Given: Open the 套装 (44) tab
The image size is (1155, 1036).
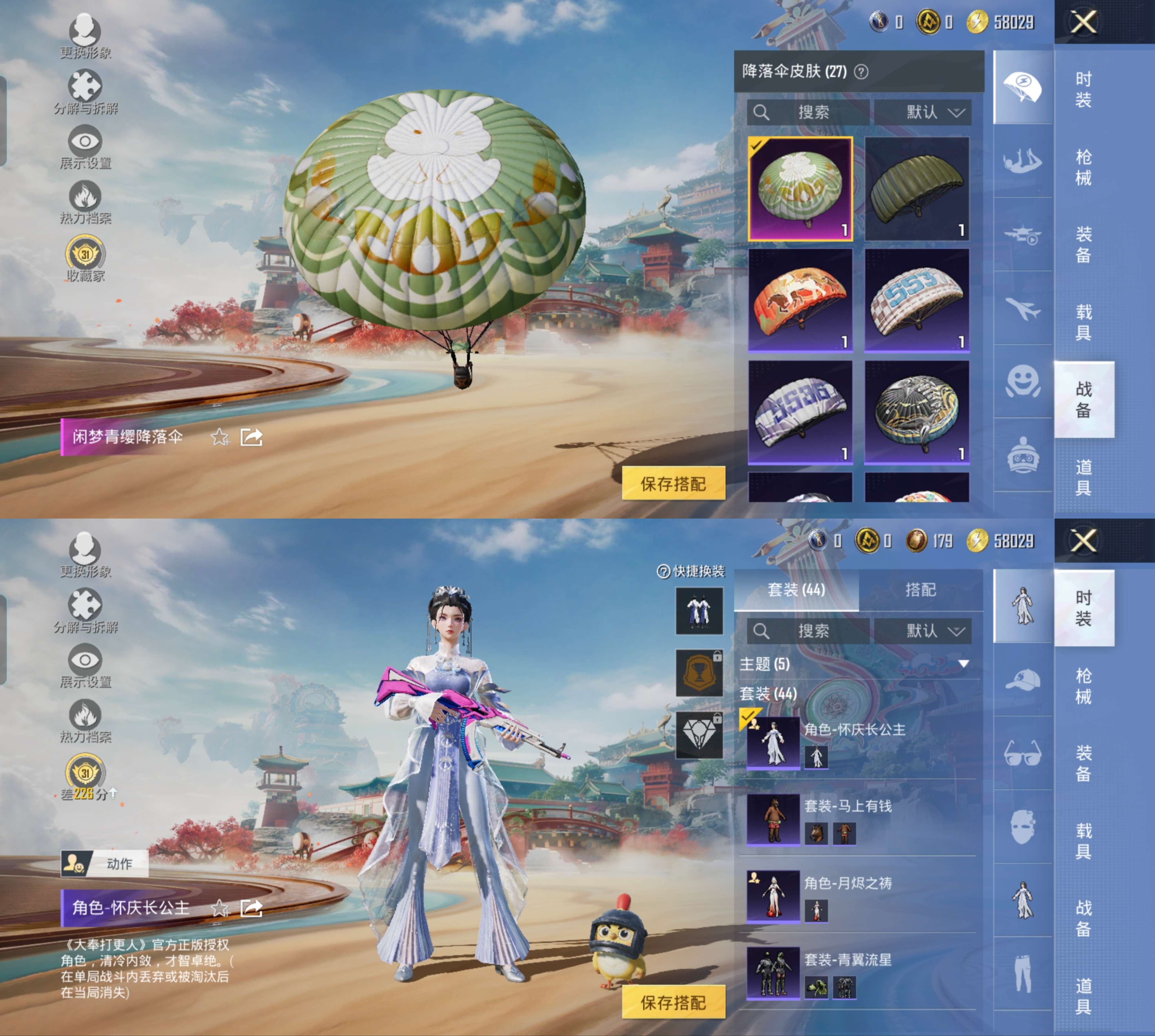Looking at the screenshot, I should (796, 590).
